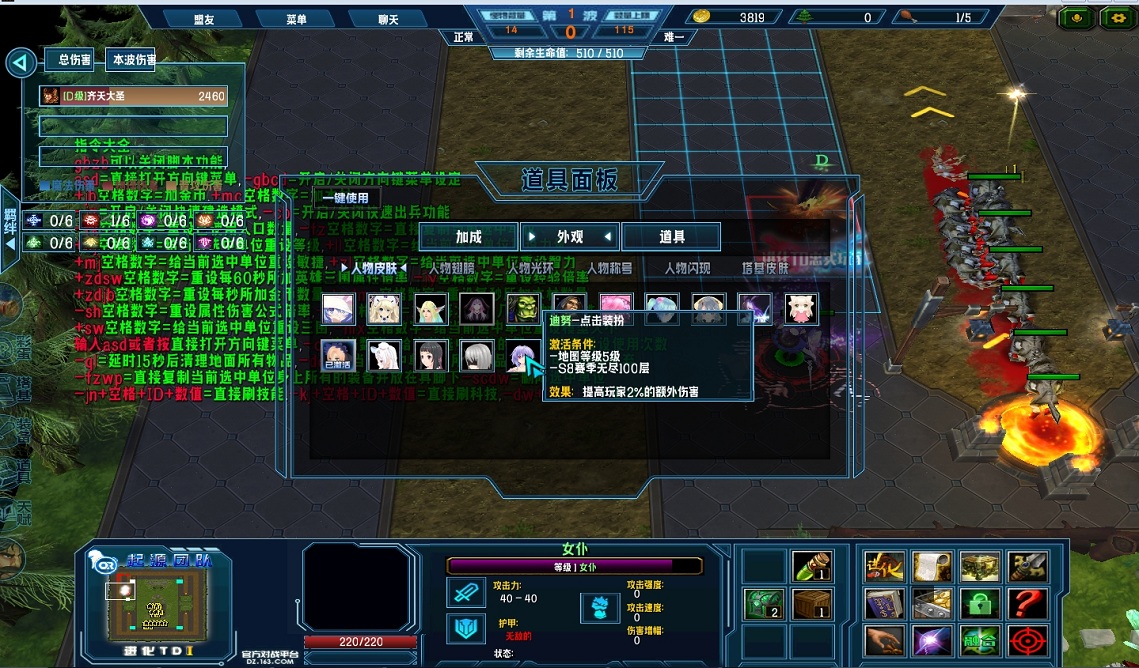Choose the 人物称号 sub-category
This screenshot has width=1139, height=668.
point(609,268)
